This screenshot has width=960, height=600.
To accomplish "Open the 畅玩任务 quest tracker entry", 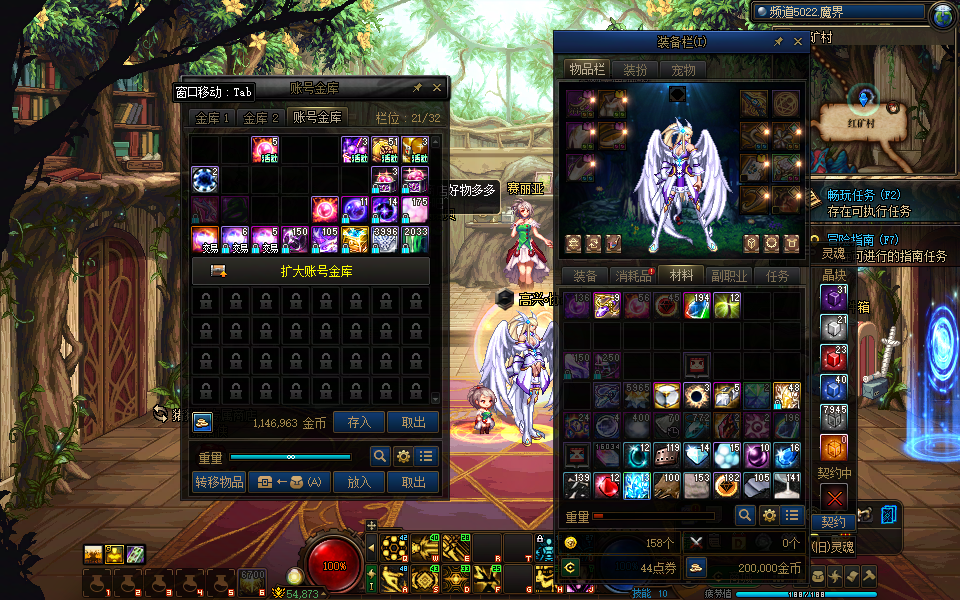I will click(x=865, y=195).
